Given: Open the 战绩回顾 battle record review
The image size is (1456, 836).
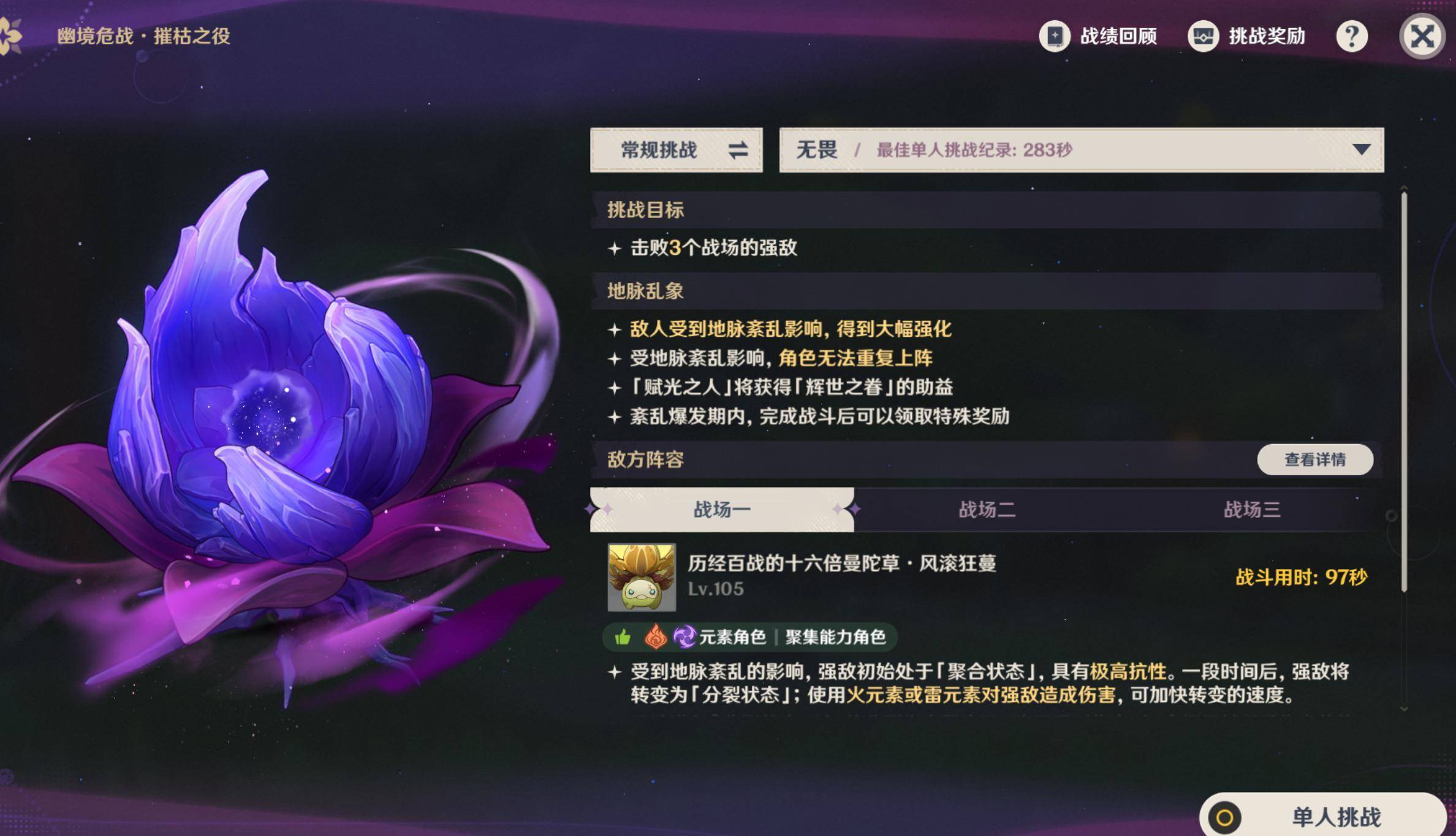Looking at the screenshot, I should 1098,36.
